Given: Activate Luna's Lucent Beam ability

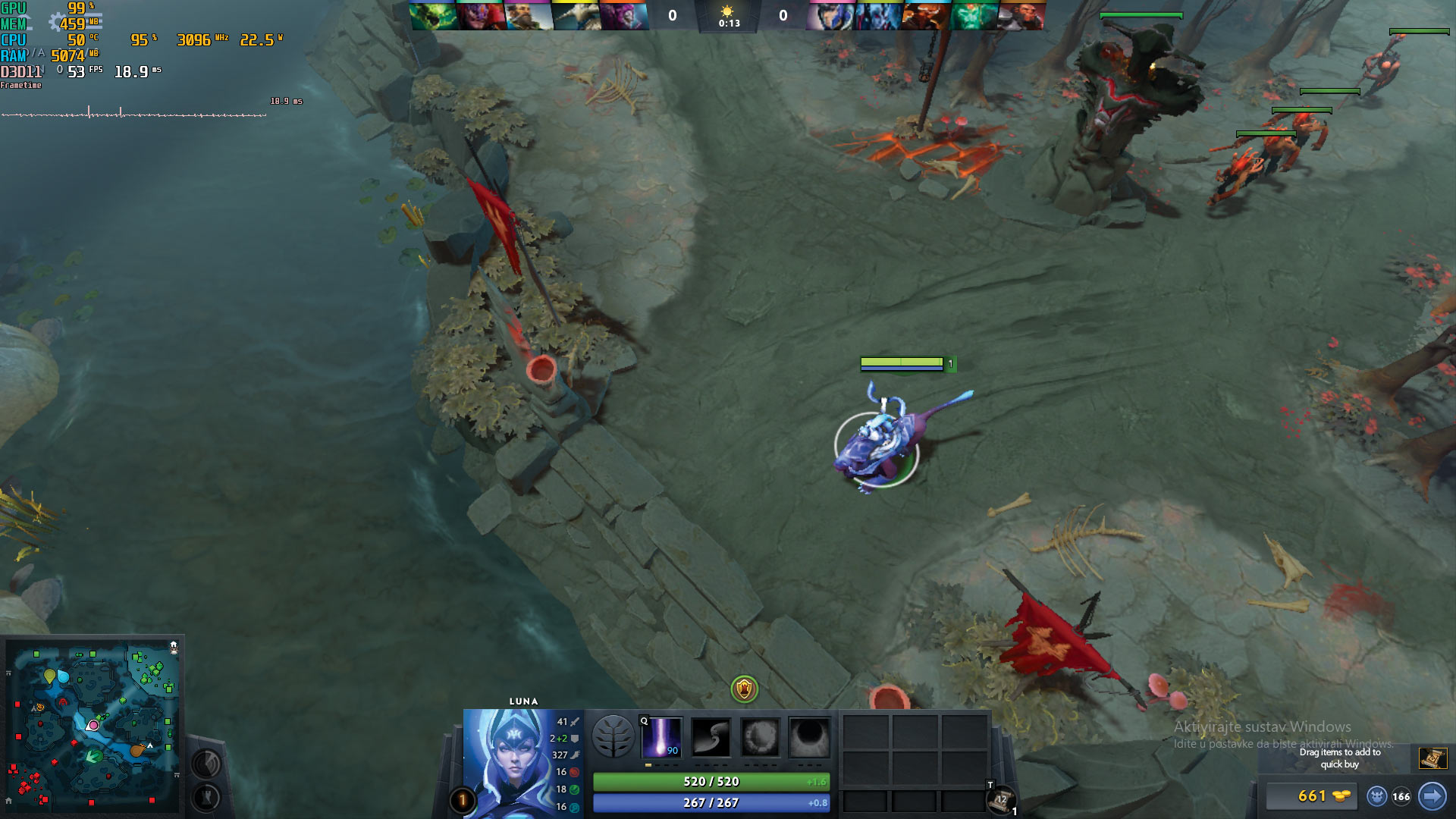Looking at the screenshot, I should pos(661,737).
